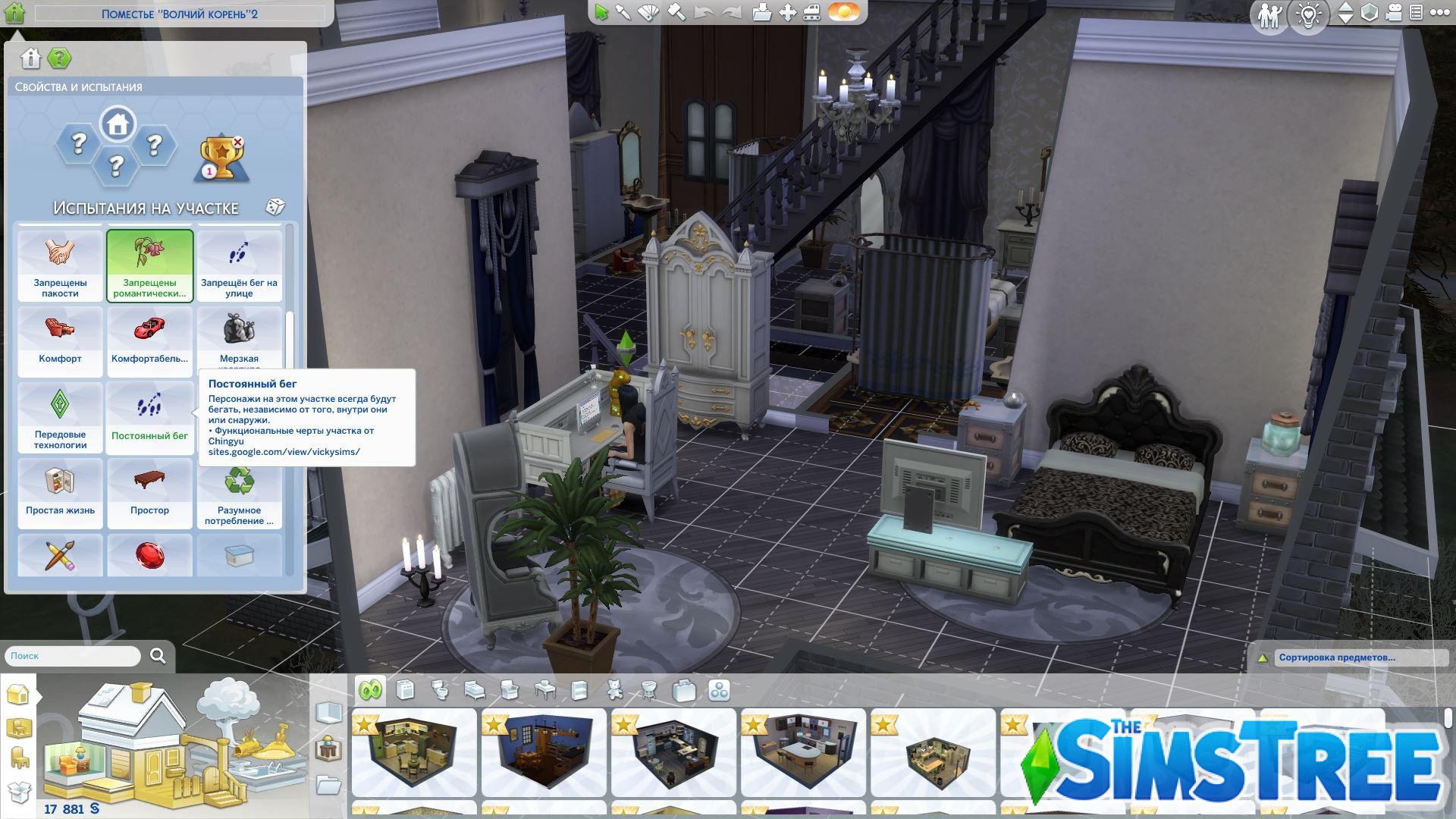Click the video camera capture icon
Screen dimensions: 1456x819
click(1394, 13)
